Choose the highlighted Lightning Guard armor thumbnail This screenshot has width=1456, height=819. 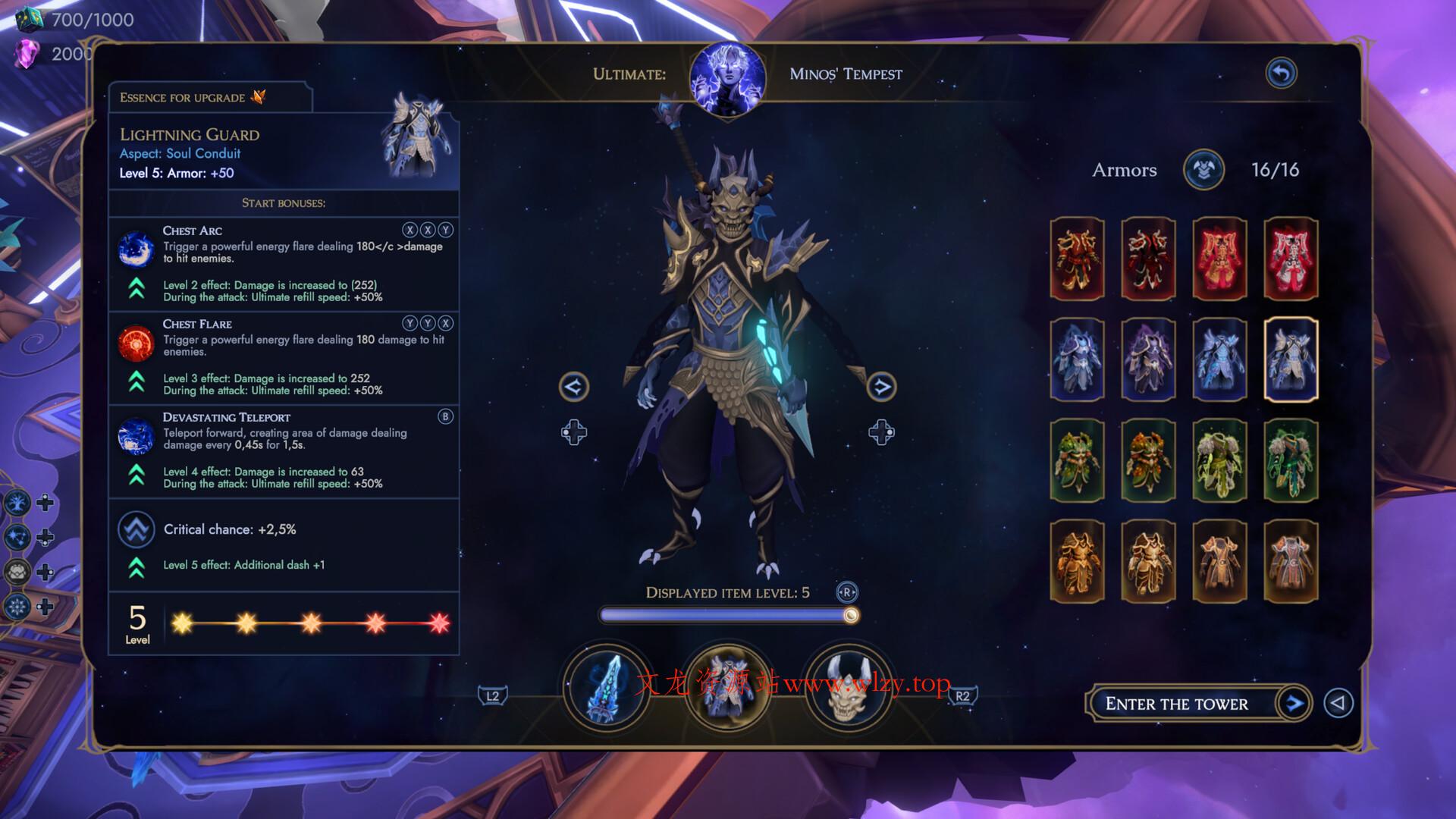pyautogui.click(x=1291, y=359)
